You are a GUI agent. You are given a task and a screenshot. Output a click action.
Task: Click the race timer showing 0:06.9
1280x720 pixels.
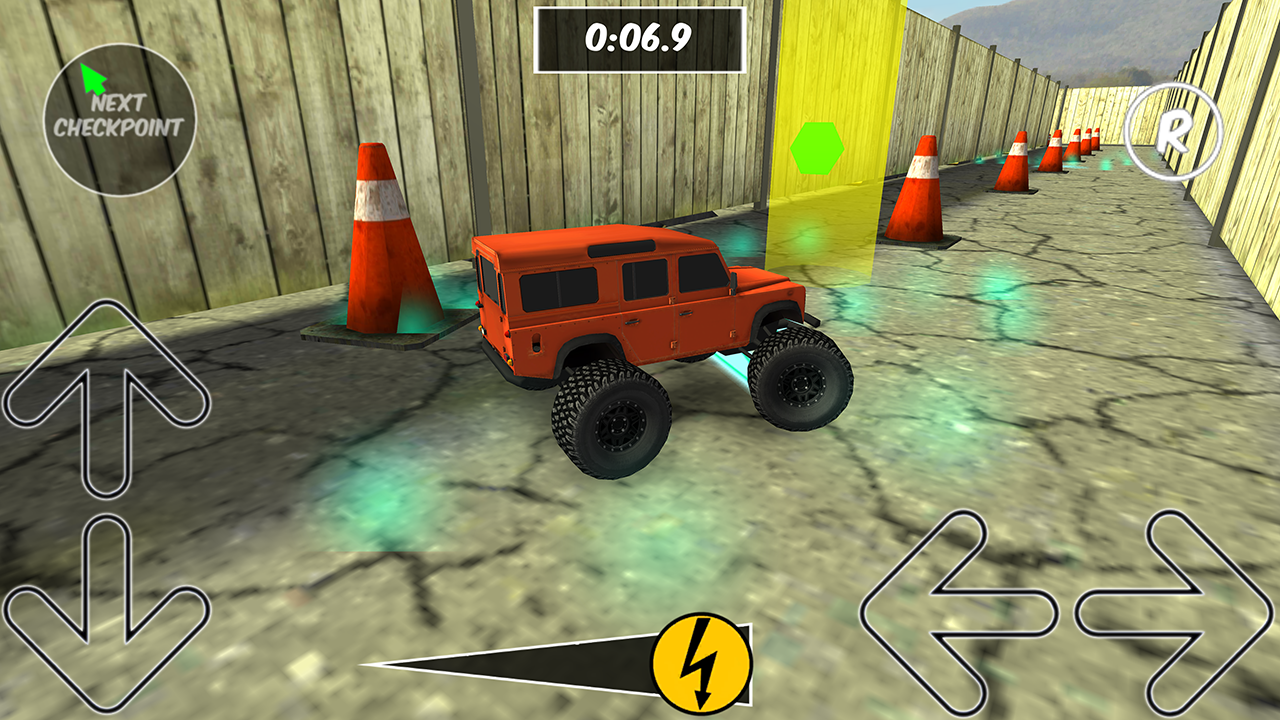click(640, 37)
